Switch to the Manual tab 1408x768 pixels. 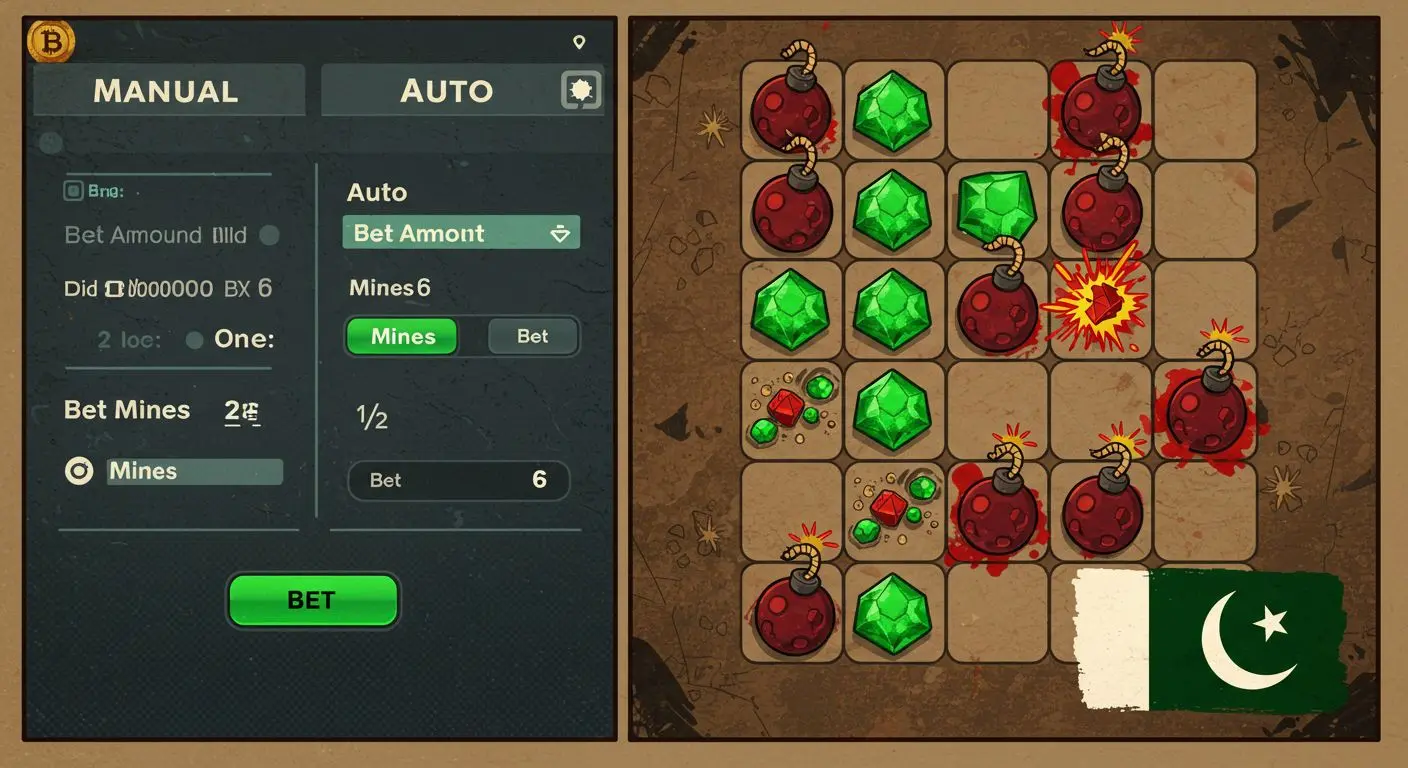click(166, 90)
